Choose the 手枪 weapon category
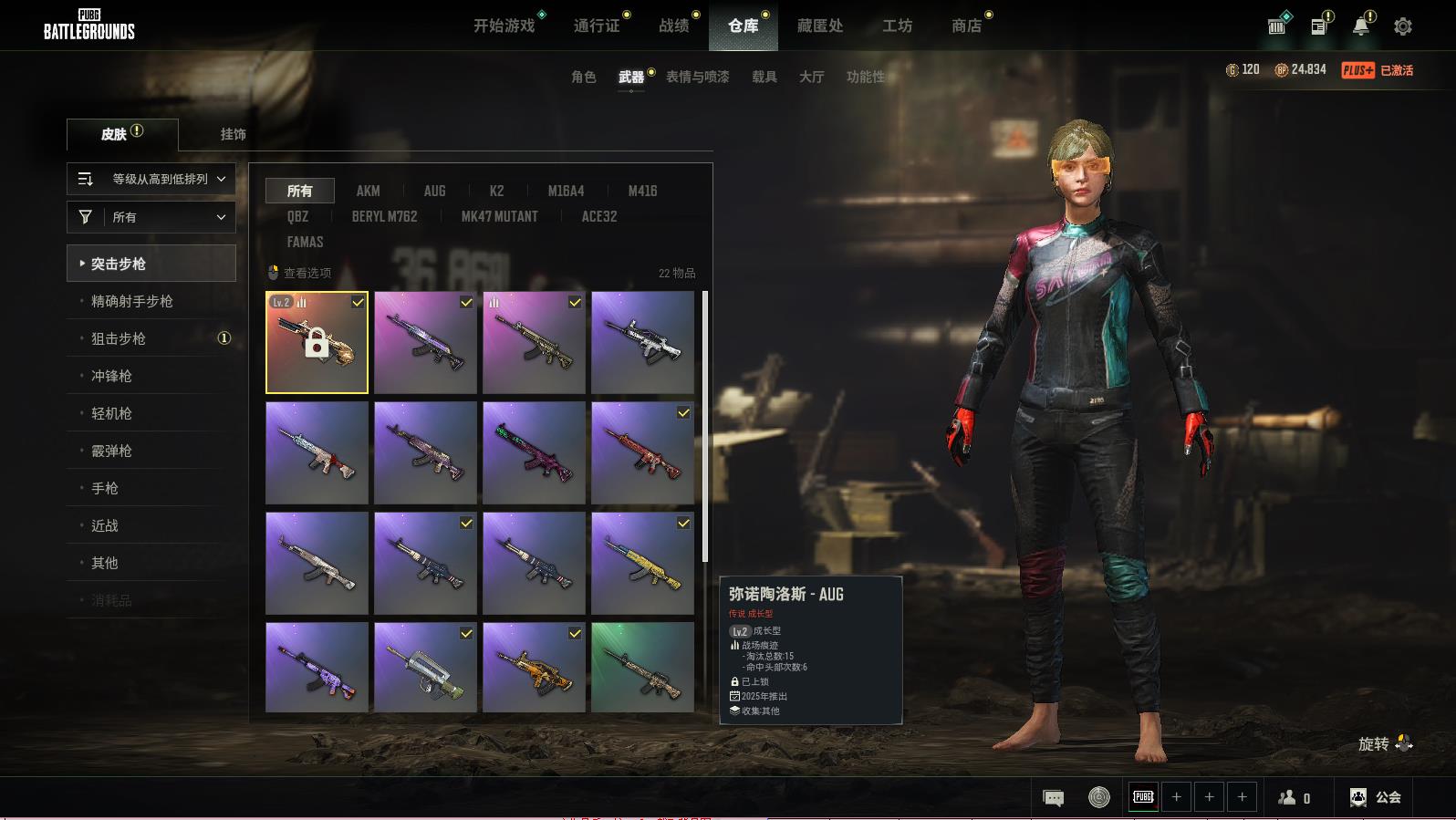Image resolution: width=1456 pixels, height=820 pixels. click(x=105, y=488)
